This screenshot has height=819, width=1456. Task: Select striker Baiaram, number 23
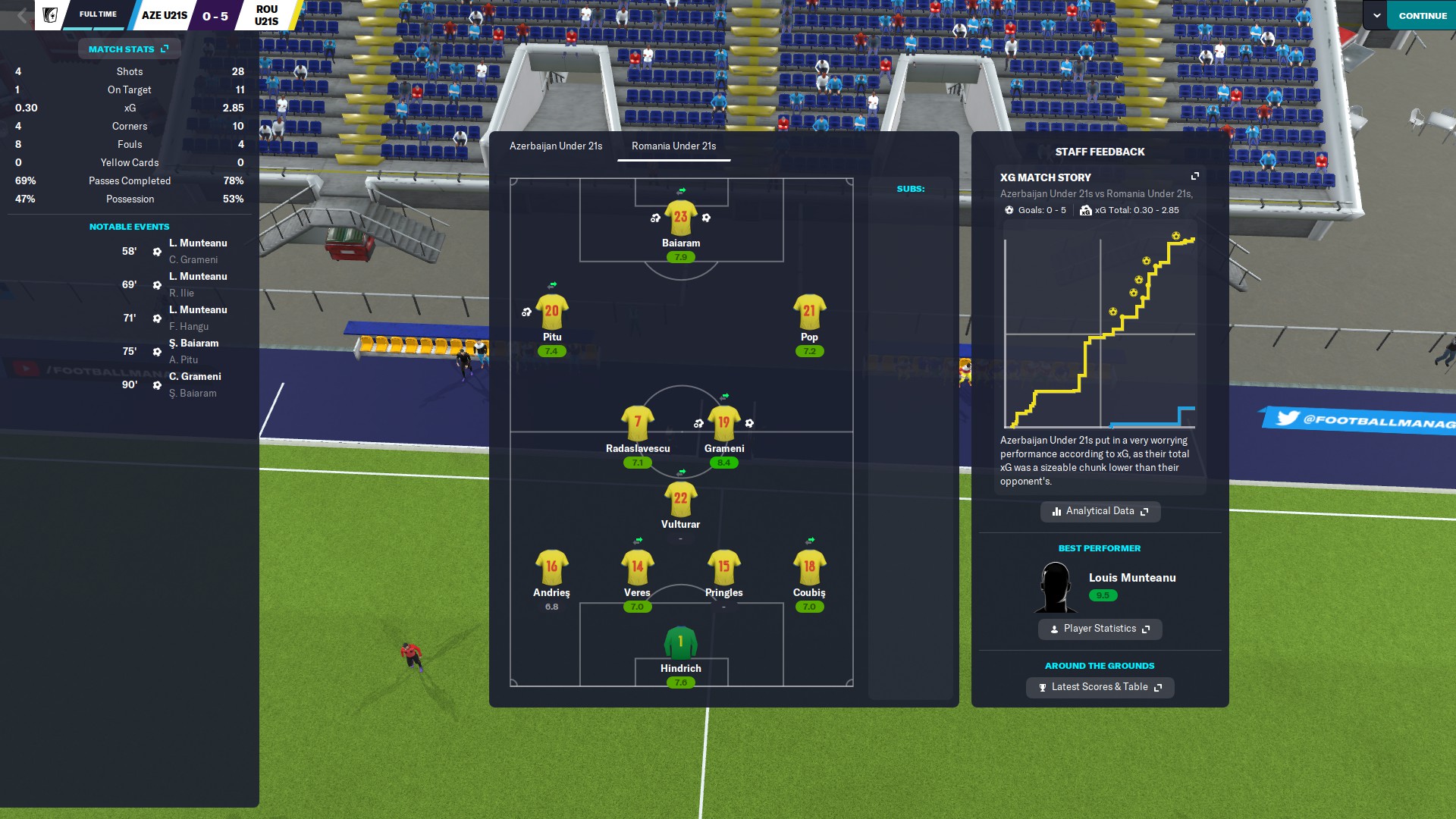pos(680,218)
